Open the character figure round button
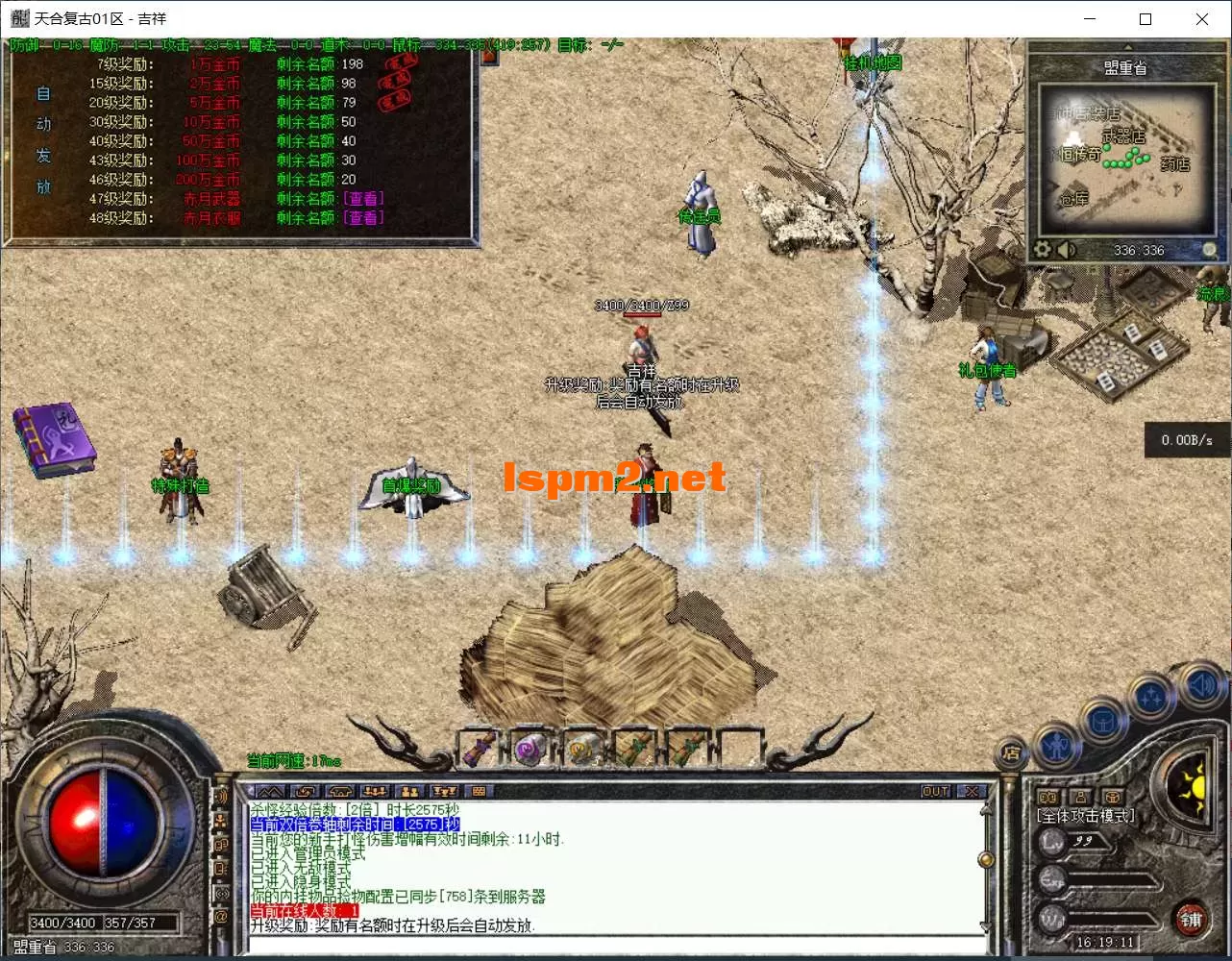Image resolution: width=1232 pixels, height=961 pixels. click(1056, 746)
